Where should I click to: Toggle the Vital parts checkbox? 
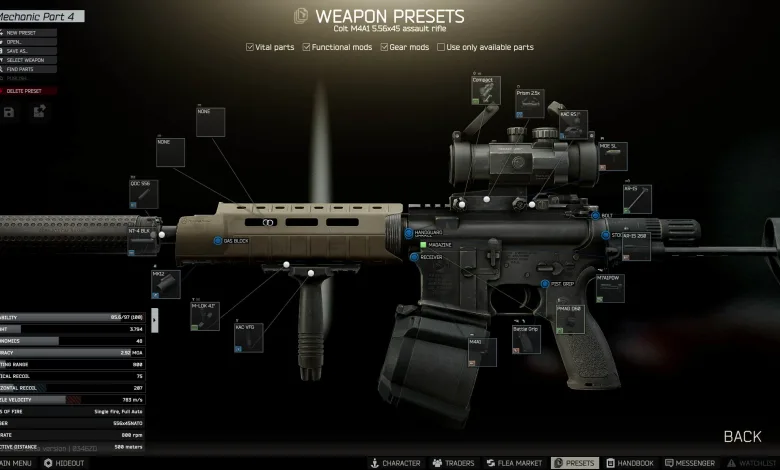coord(250,47)
